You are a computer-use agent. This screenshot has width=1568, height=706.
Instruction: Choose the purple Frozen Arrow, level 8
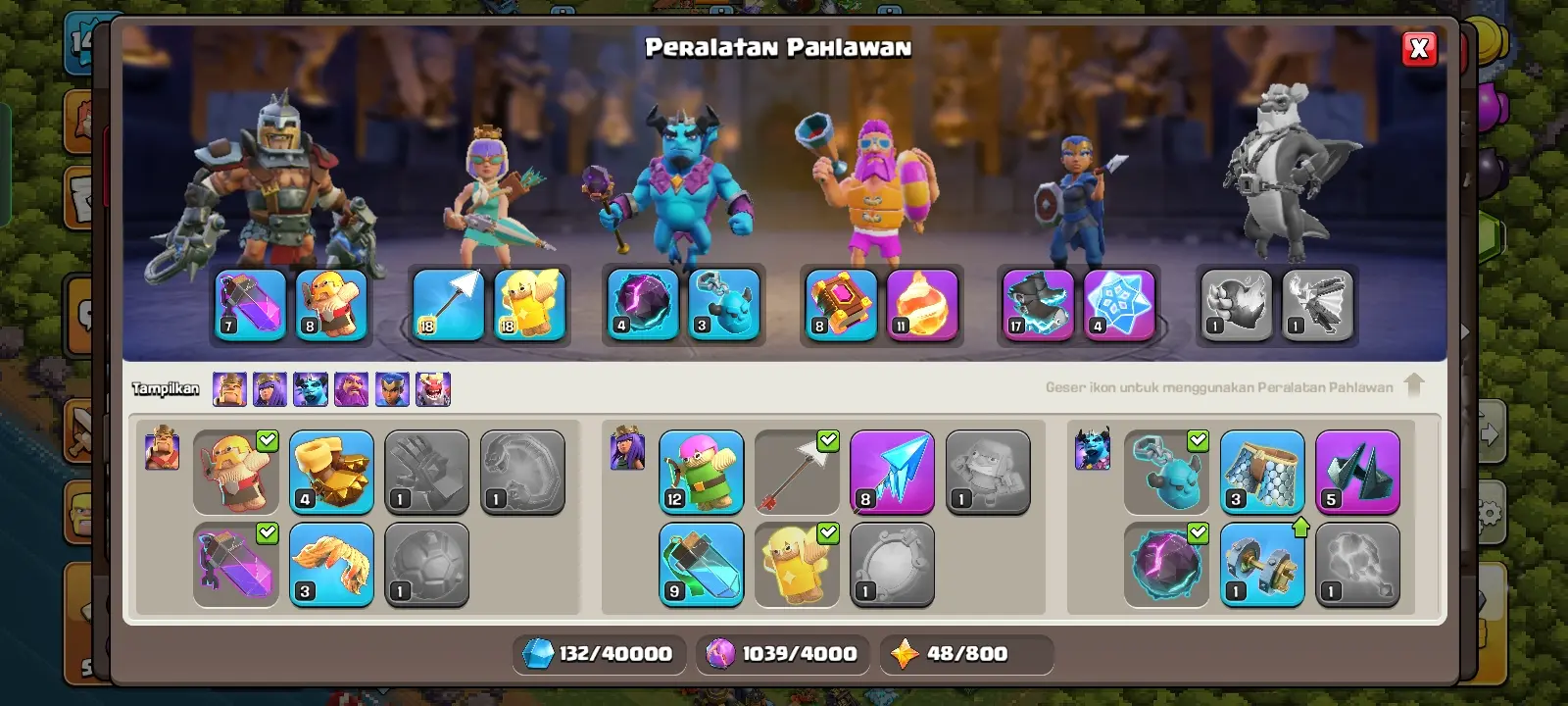click(x=892, y=473)
